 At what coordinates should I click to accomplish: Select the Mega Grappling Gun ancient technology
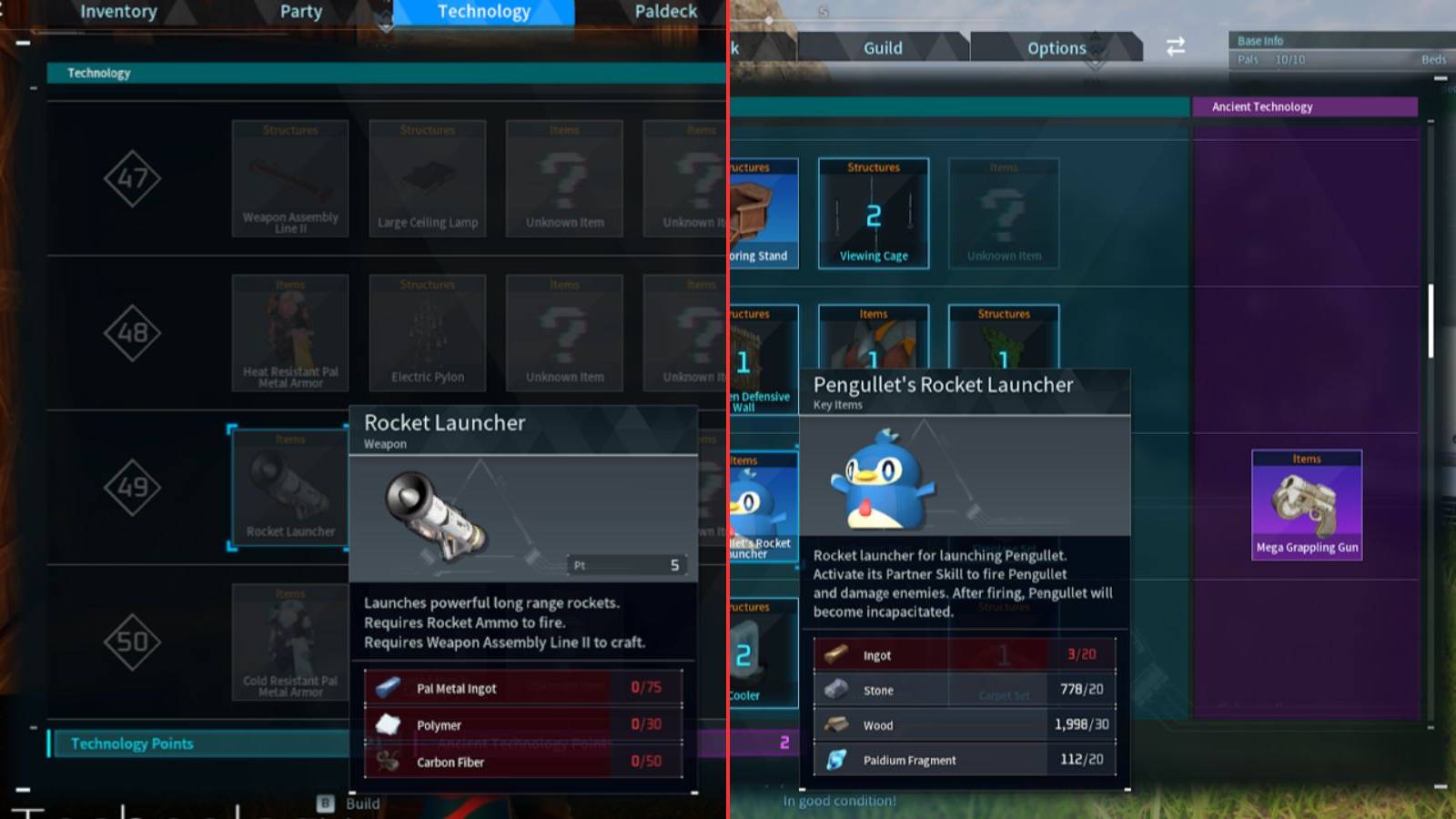click(x=1307, y=505)
